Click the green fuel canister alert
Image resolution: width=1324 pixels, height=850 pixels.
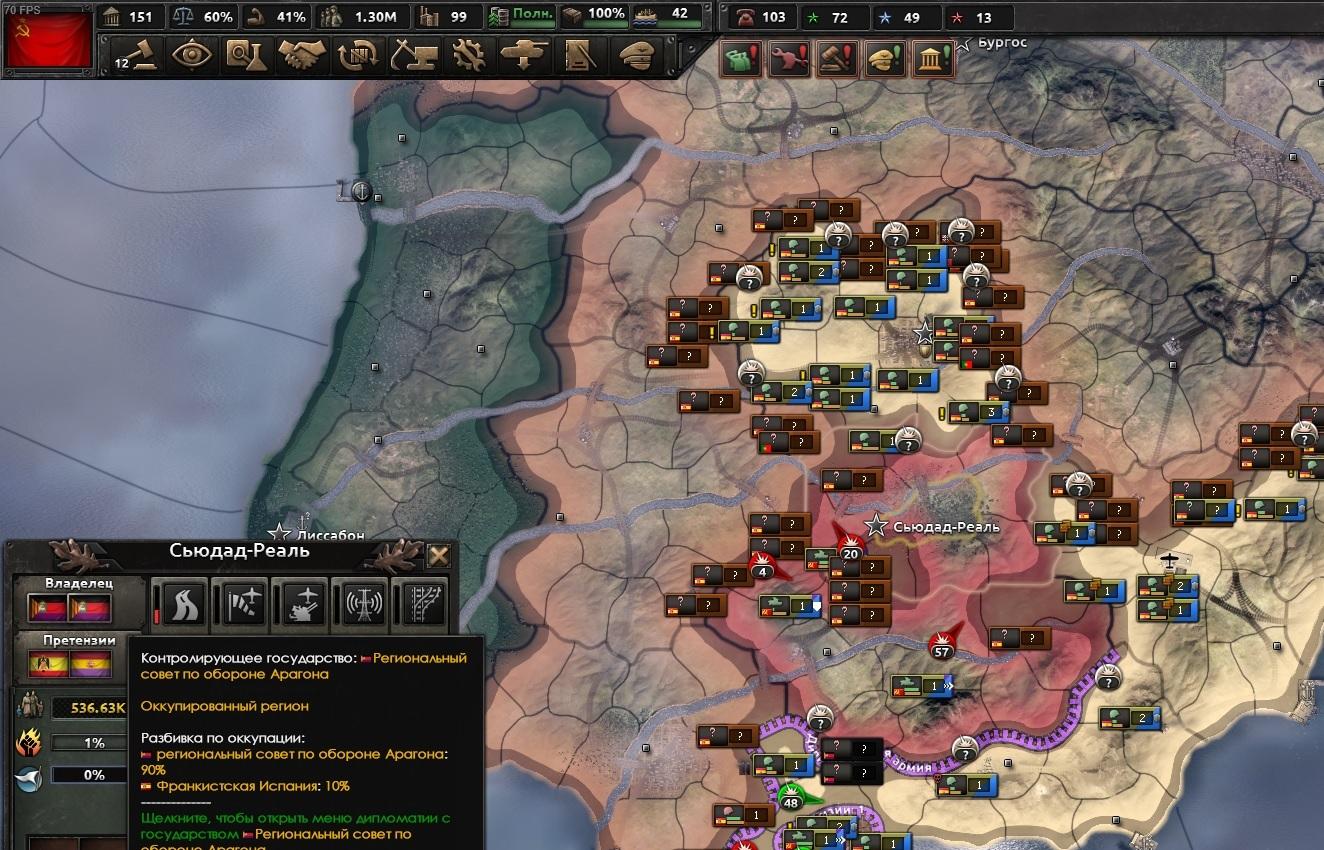pyautogui.click(x=742, y=59)
